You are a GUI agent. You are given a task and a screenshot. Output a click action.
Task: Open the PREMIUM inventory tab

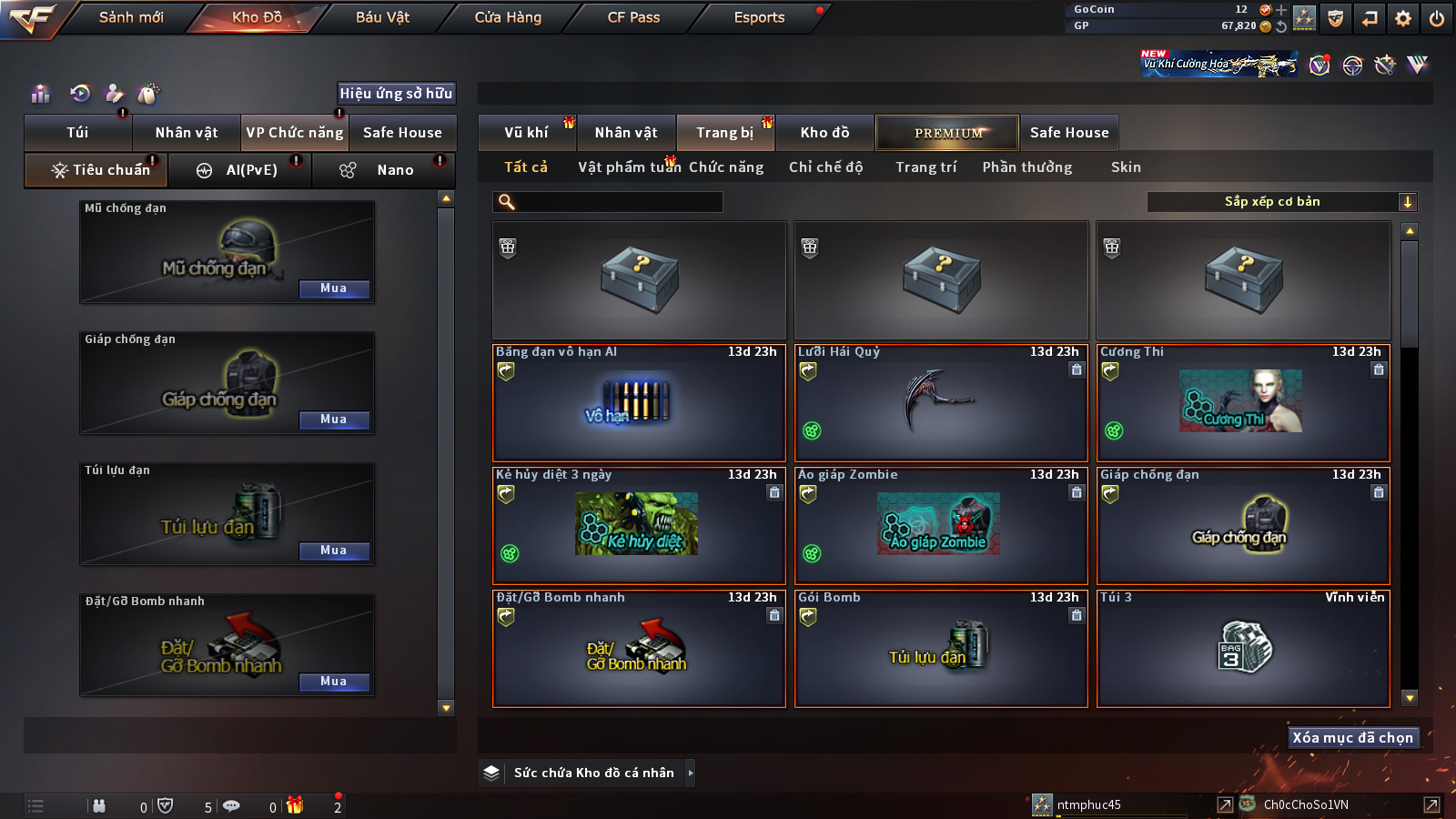[x=947, y=133]
